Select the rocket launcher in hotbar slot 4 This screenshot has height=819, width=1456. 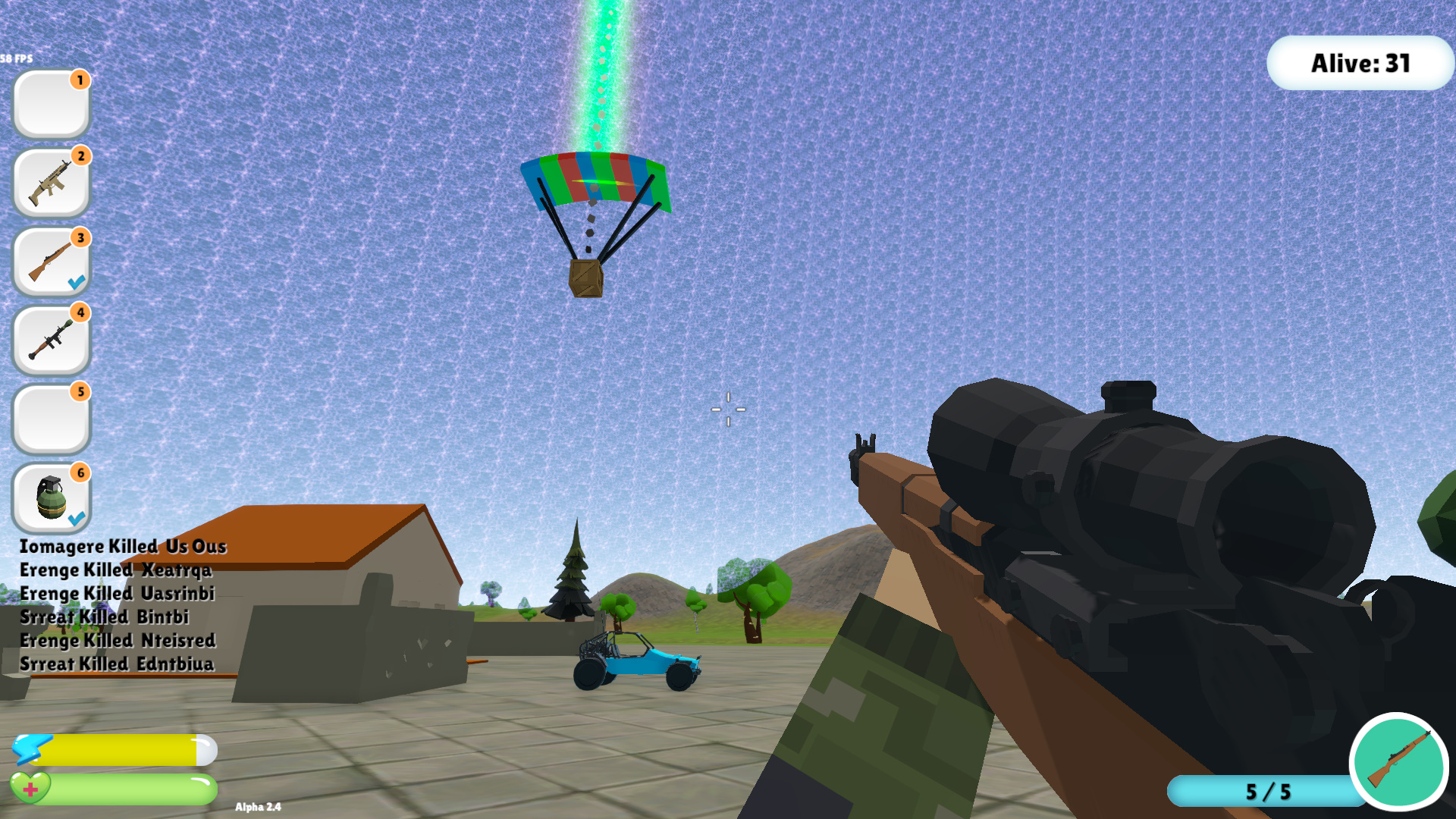(50, 340)
